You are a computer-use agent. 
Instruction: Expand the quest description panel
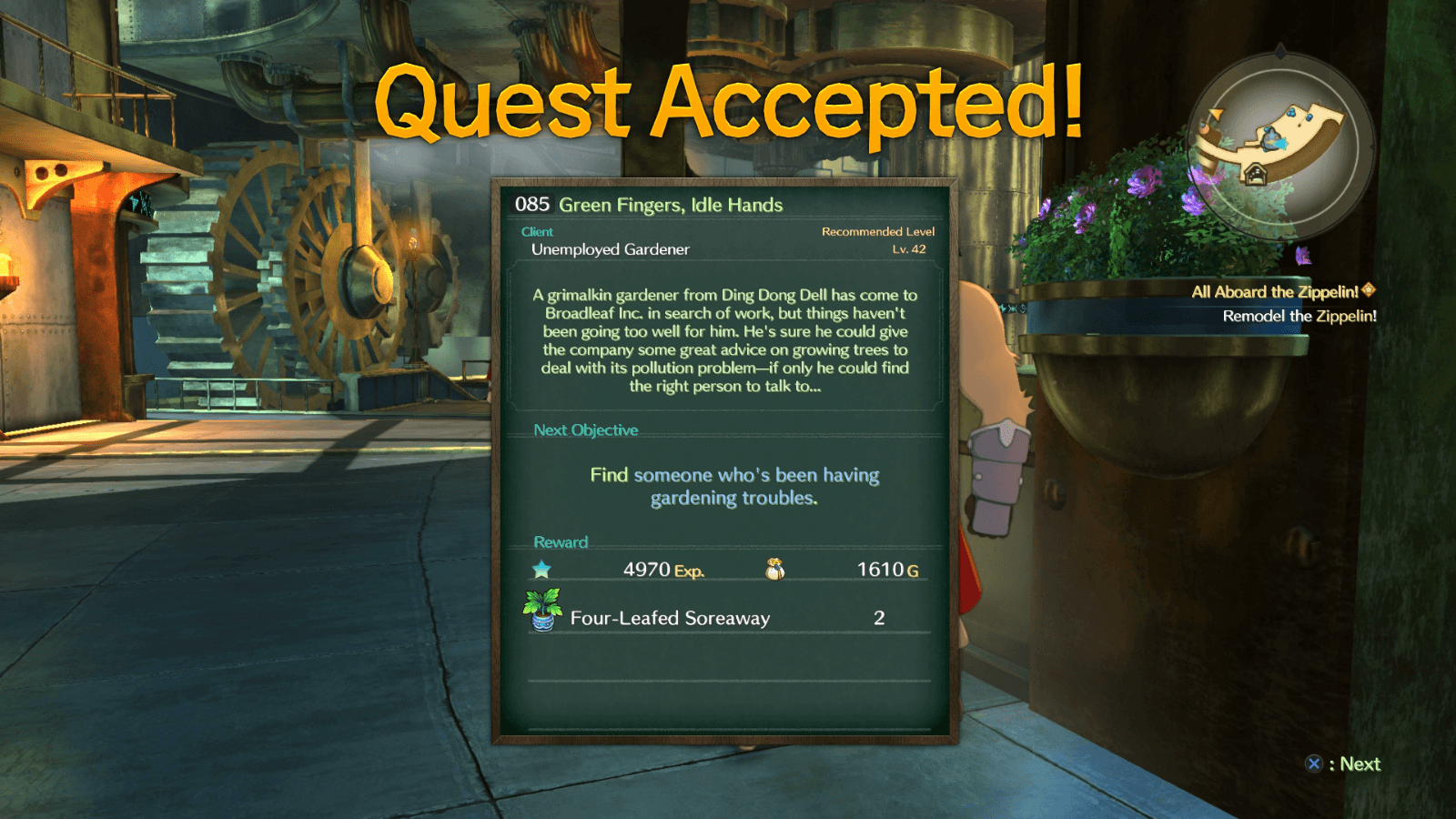tap(728, 342)
